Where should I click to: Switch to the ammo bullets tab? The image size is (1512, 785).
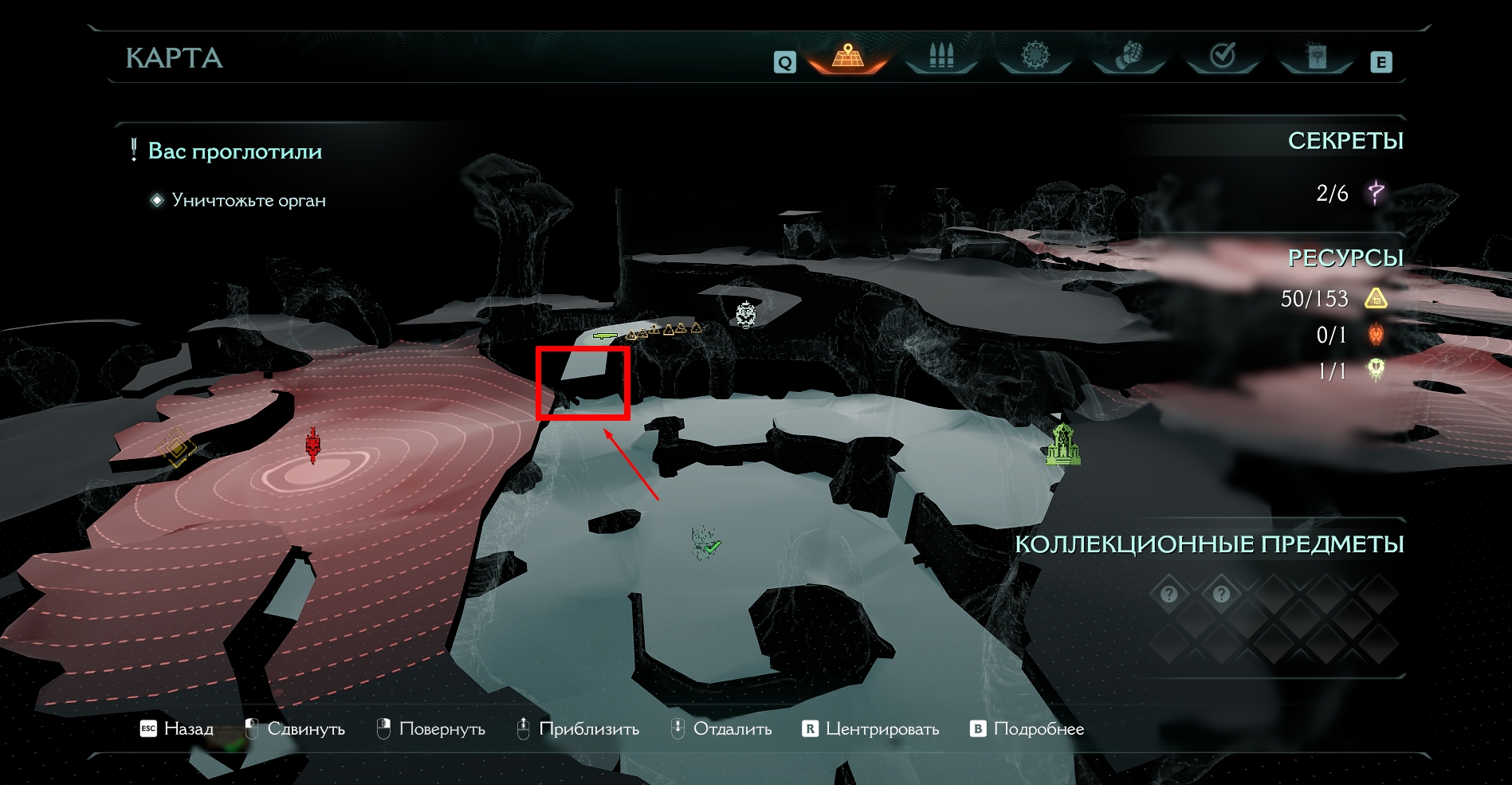[941, 56]
